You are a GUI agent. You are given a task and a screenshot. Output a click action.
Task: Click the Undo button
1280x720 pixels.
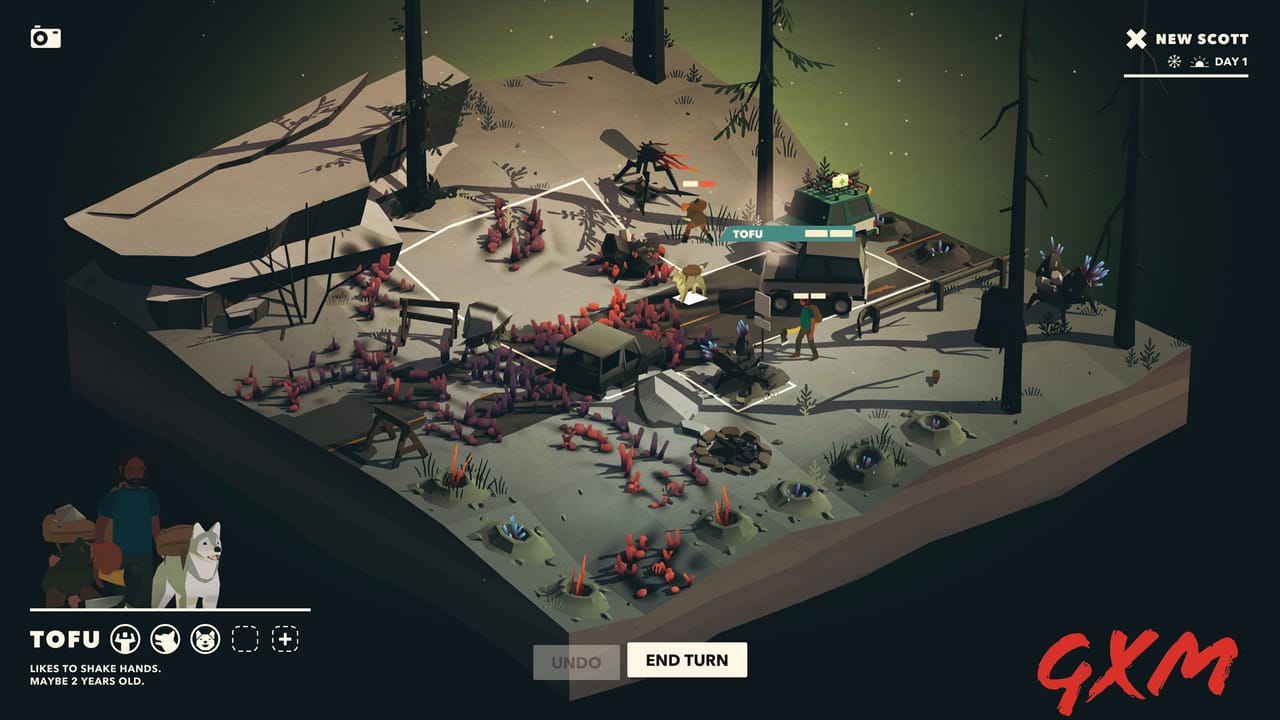[575, 661]
